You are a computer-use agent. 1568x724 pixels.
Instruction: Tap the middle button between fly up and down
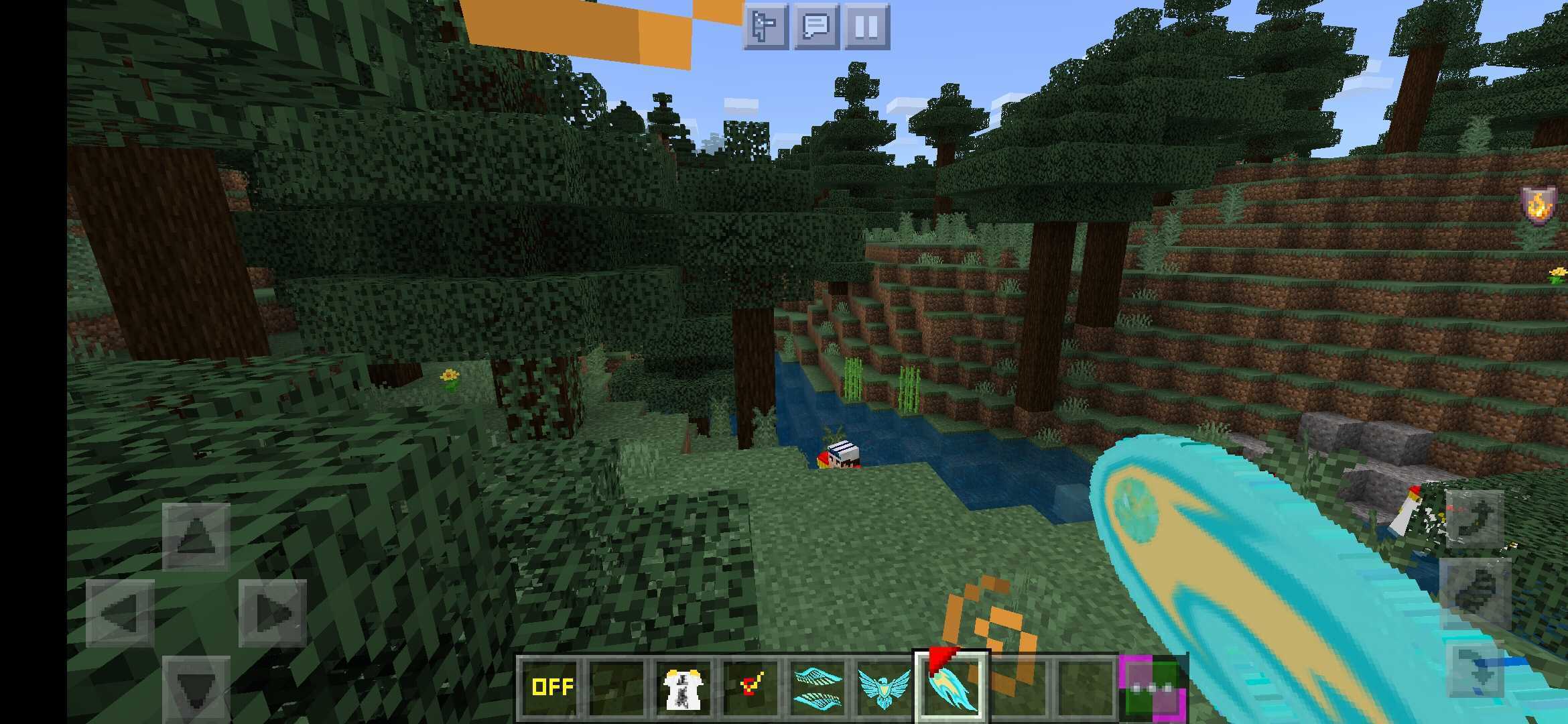[1474, 593]
